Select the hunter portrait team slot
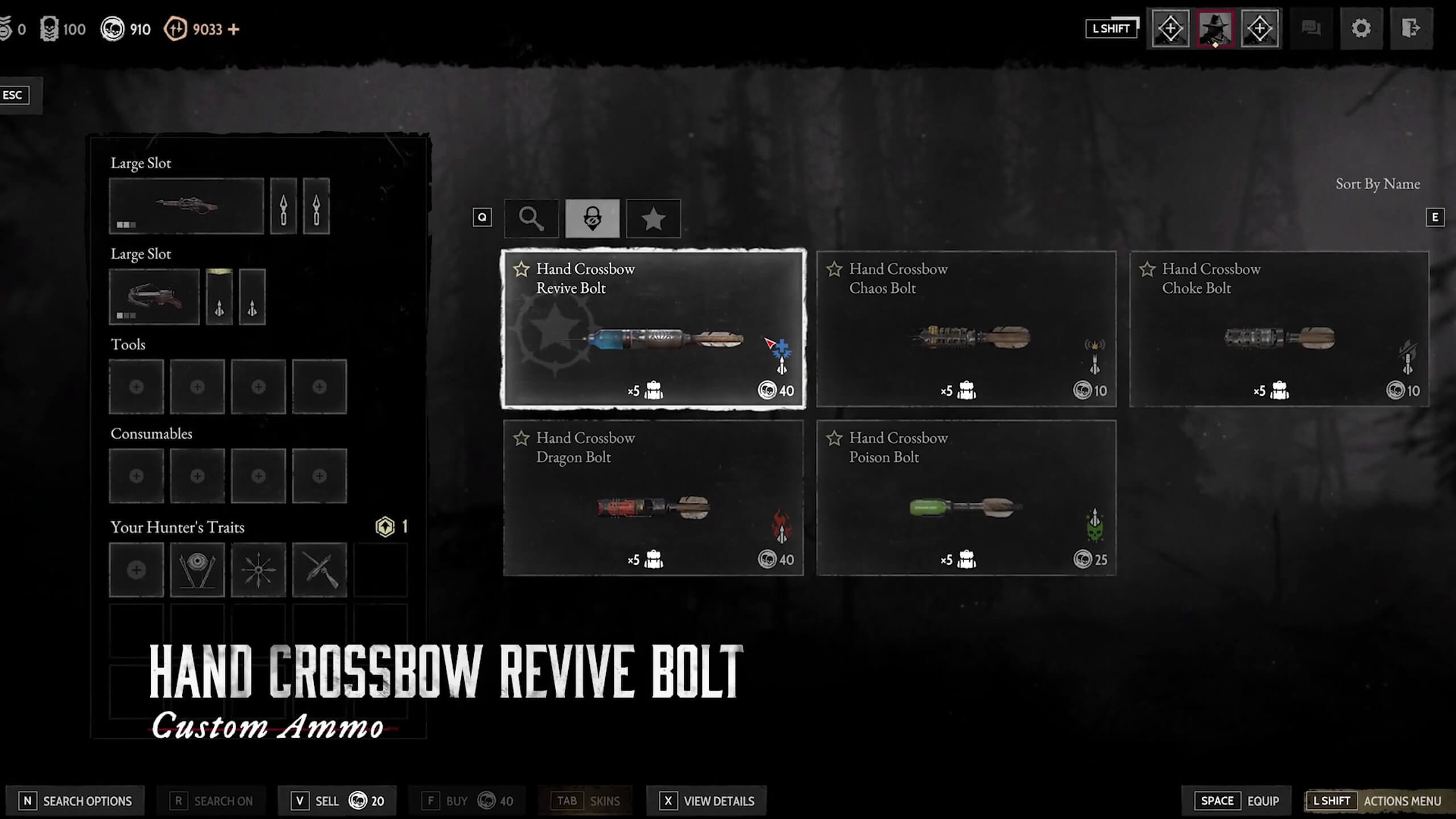 (x=1215, y=28)
